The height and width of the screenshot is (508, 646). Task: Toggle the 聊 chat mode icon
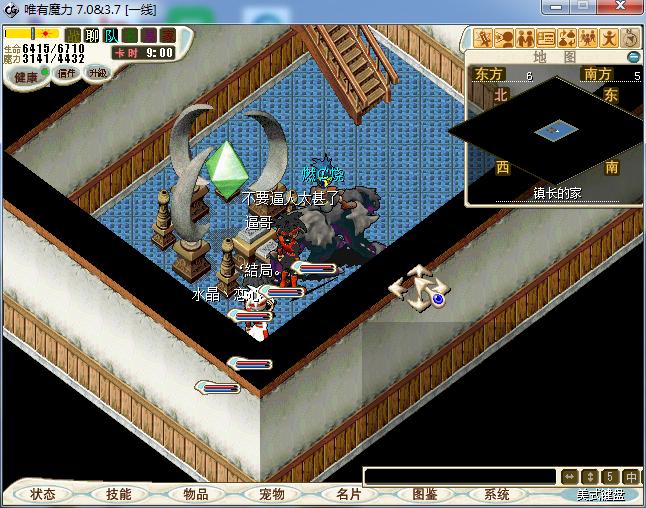(92, 36)
